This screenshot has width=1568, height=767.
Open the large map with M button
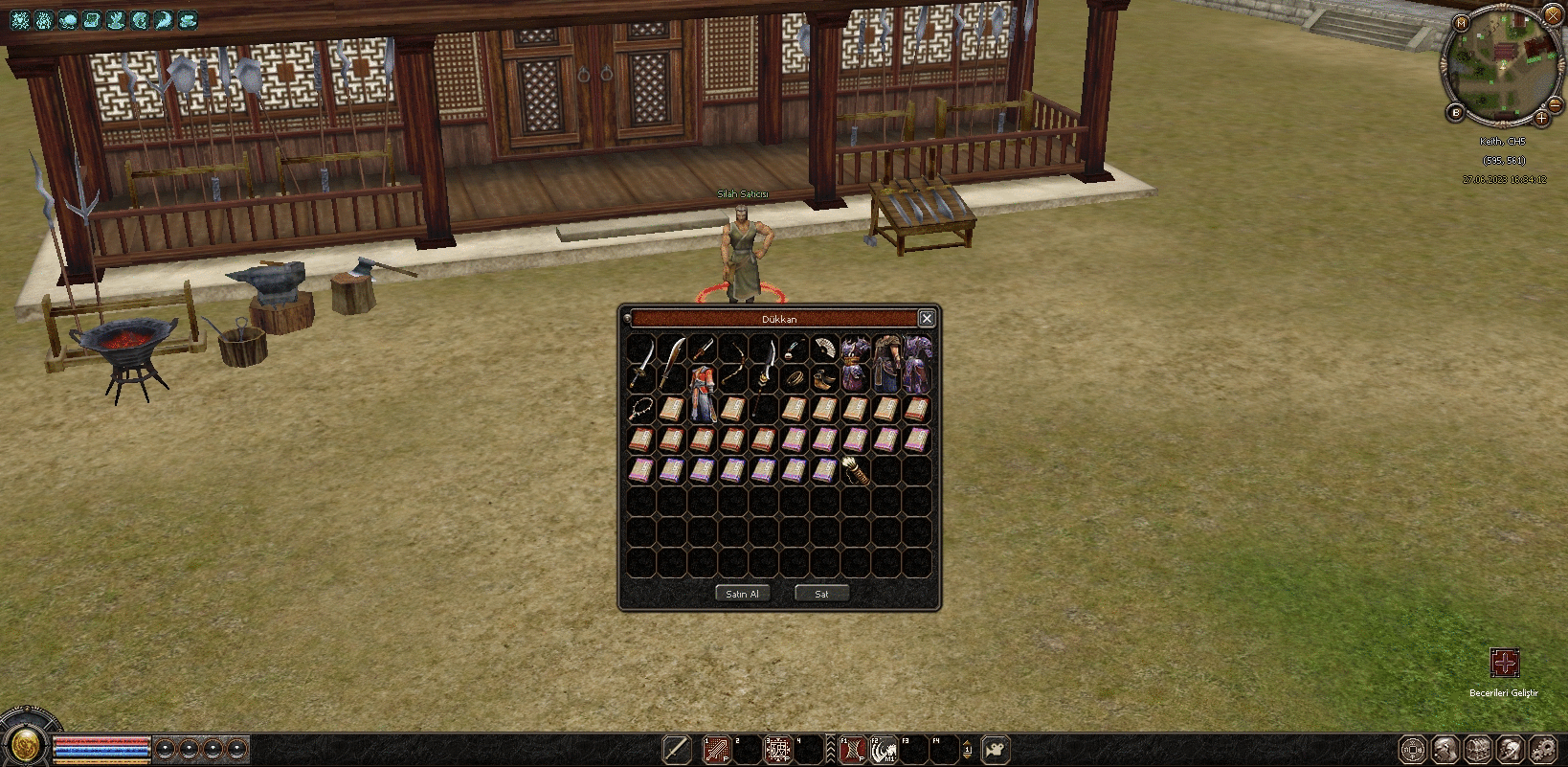coord(1461,23)
